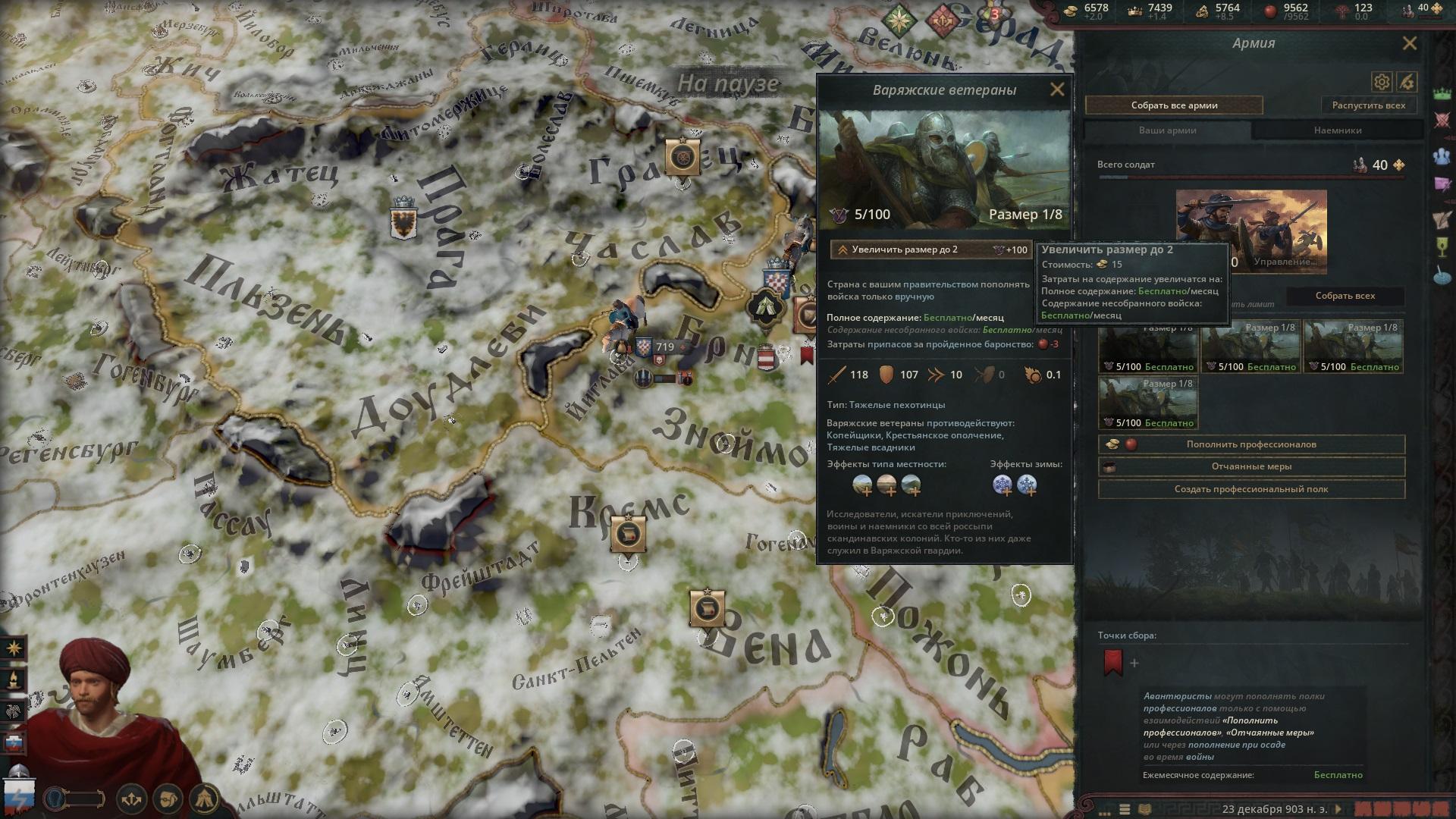Switch to the Наемники tab
The width and height of the screenshot is (1456, 819).
pyautogui.click(x=1337, y=130)
